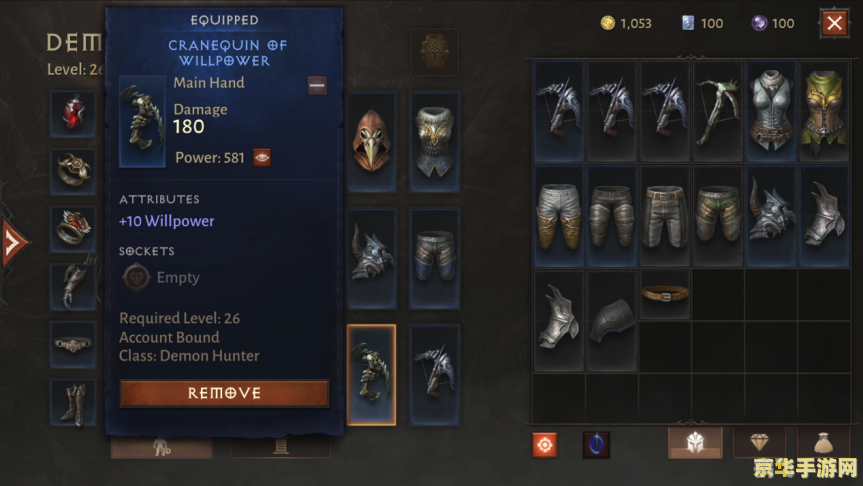
Task: Toggle the eye icon beside Power 581
Action: [x=262, y=157]
